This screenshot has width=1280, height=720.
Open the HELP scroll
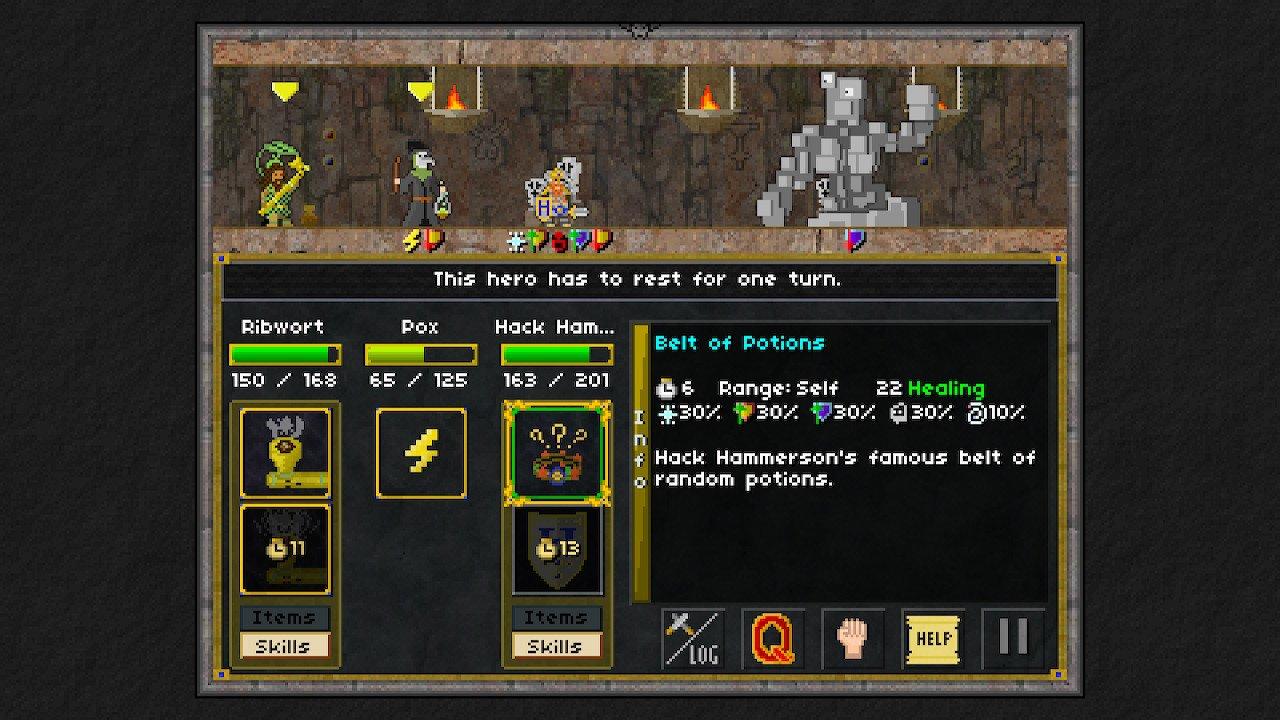pyautogui.click(x=932, y=637)
